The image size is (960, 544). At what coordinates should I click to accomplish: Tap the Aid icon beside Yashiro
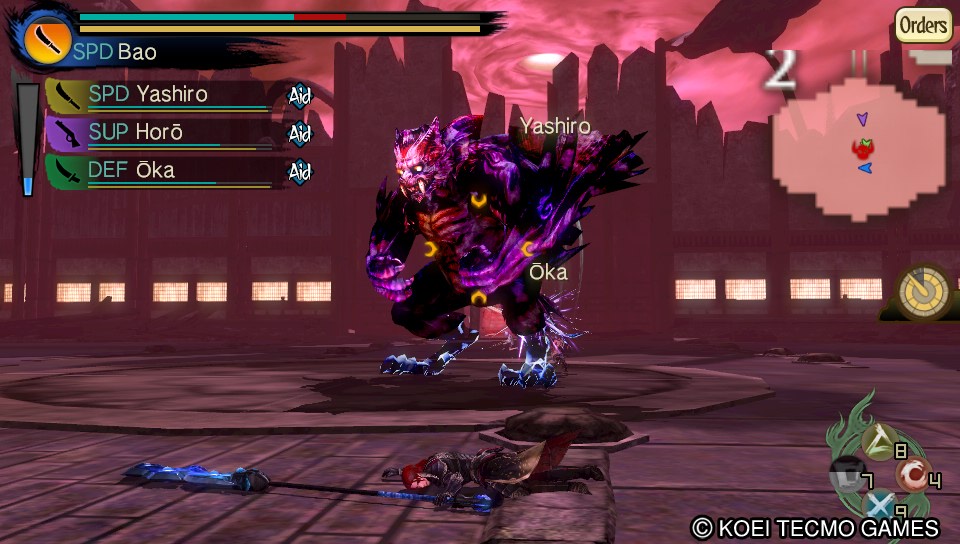click(x=300, y=96)
